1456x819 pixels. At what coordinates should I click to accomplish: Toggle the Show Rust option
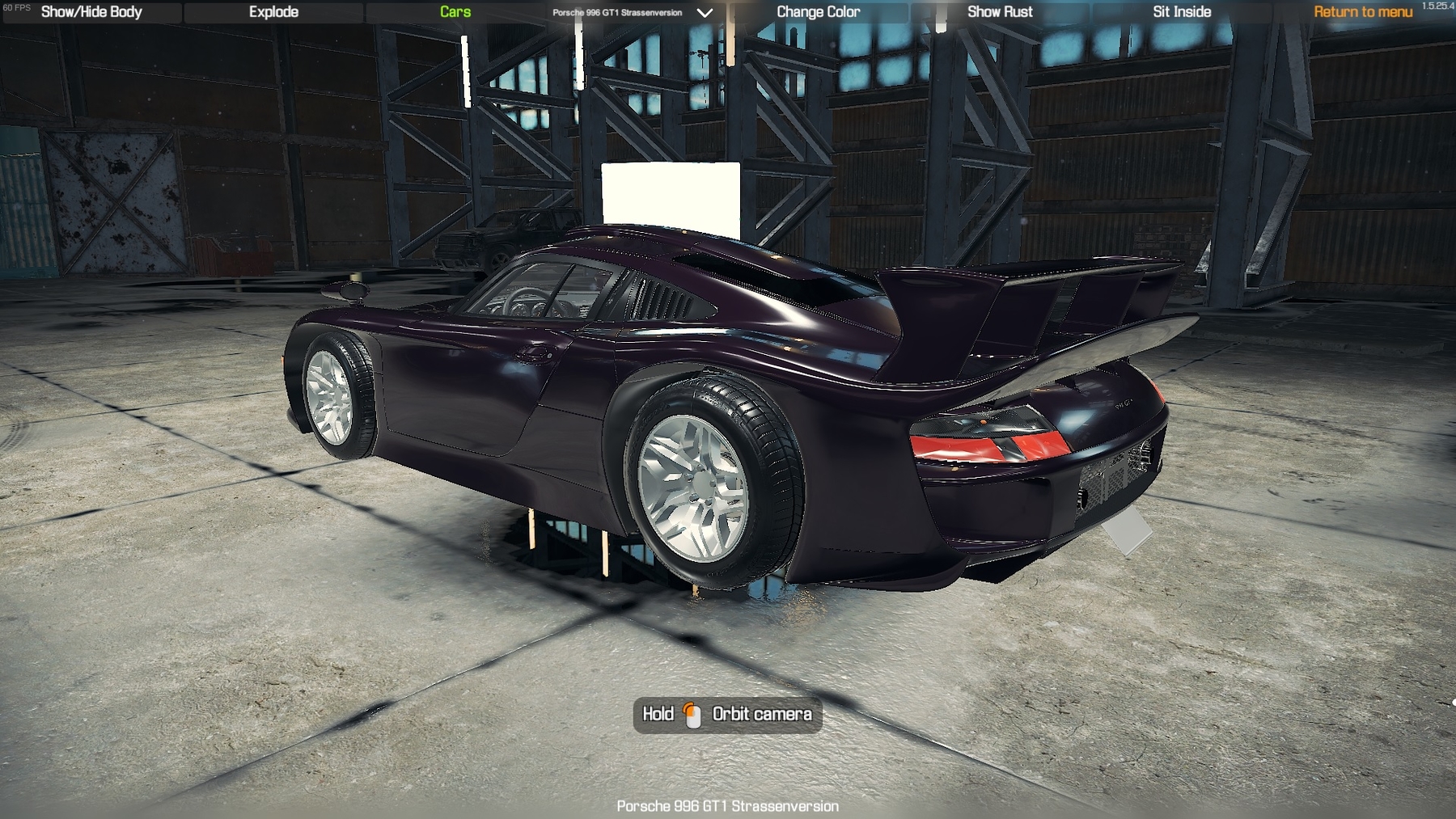pyautogui.click(x=1000, y=12)
